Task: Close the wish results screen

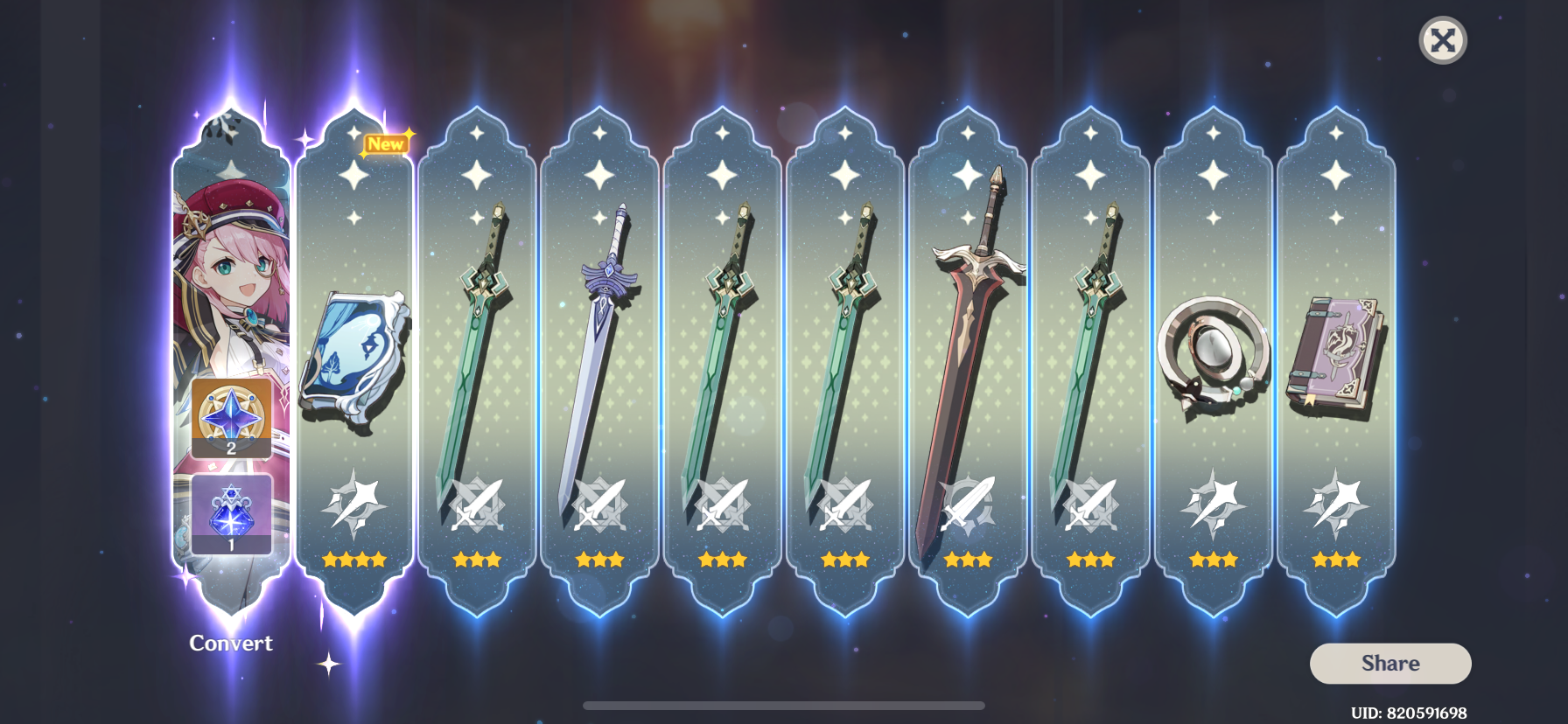Action: (1443, 39)
